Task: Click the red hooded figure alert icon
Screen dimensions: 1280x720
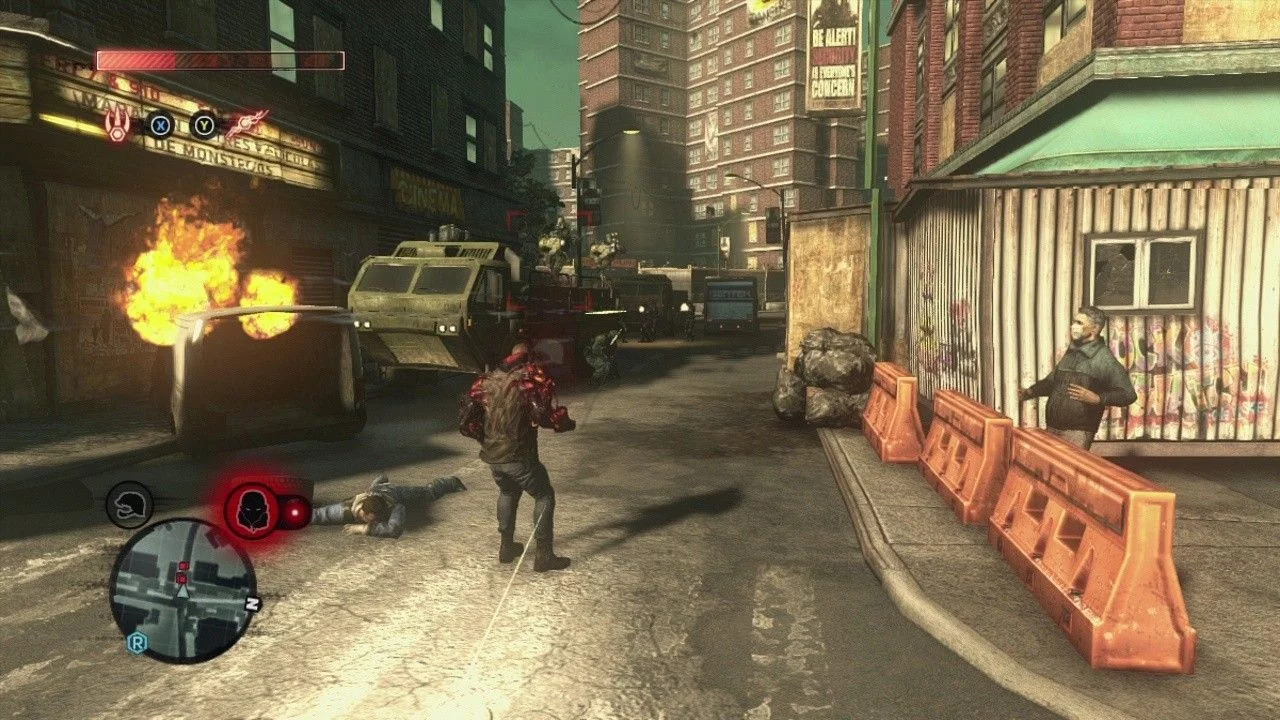Action: 251,510
